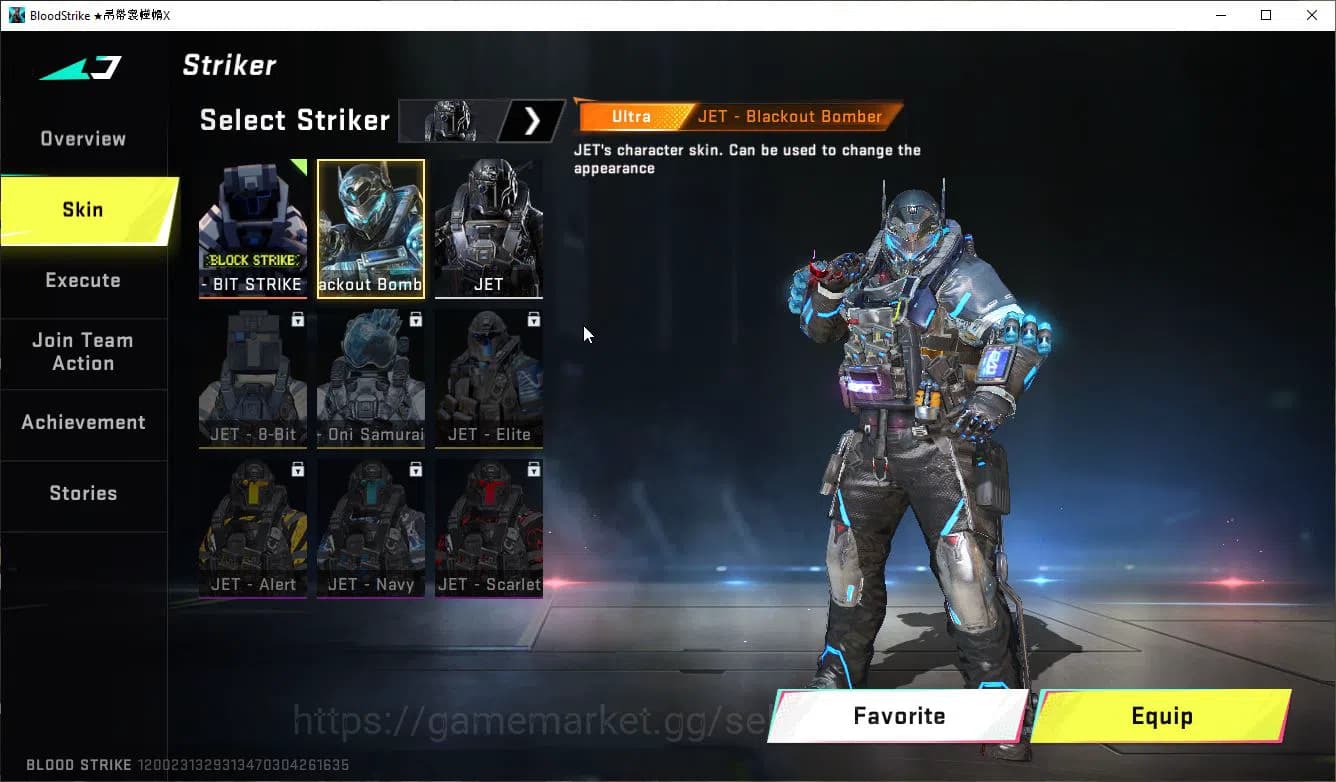
Task: Click the lock icon on Oni Samurai
Action: (x=415, y=319)
